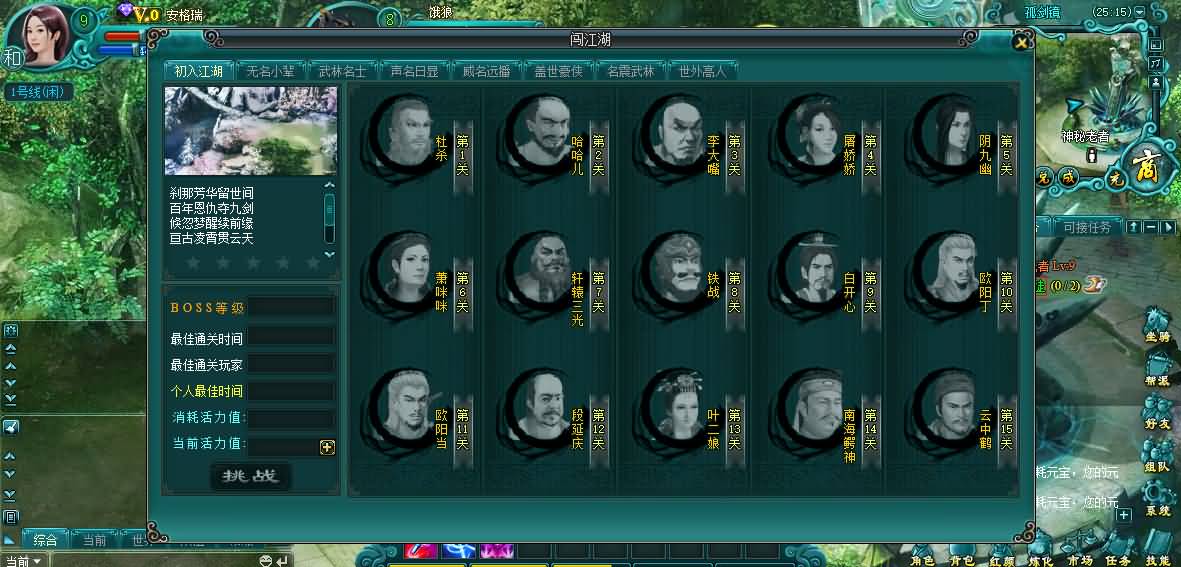The image size is (1181, 567).
Task: Select the 声名日显 tab
Action: [415, 71]
